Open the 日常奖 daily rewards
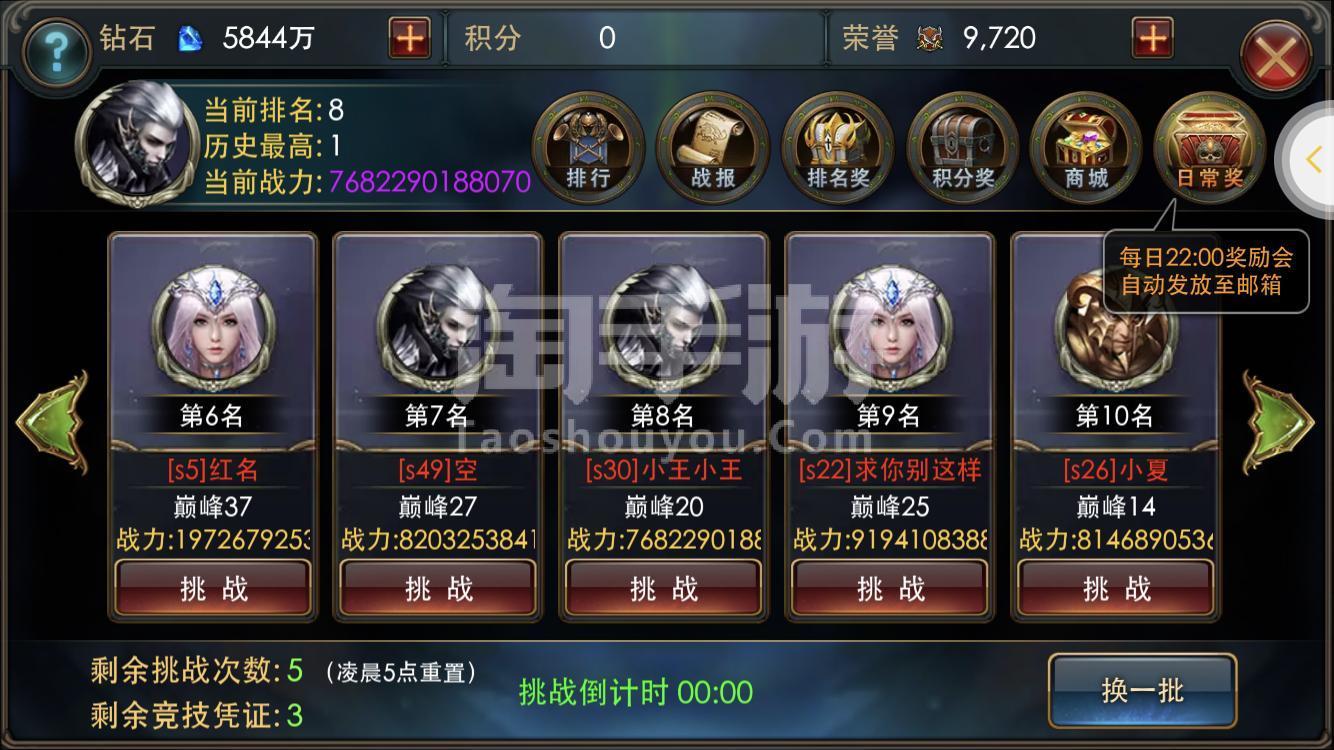1334x750 pixels. tap(1209, 148)
